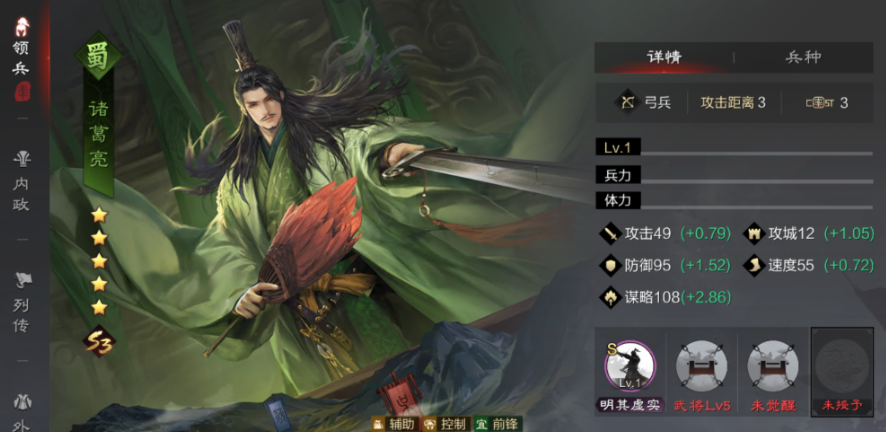Open the 兵种 troop type tab
Screen dimensions: 886x432
[805, 57]
